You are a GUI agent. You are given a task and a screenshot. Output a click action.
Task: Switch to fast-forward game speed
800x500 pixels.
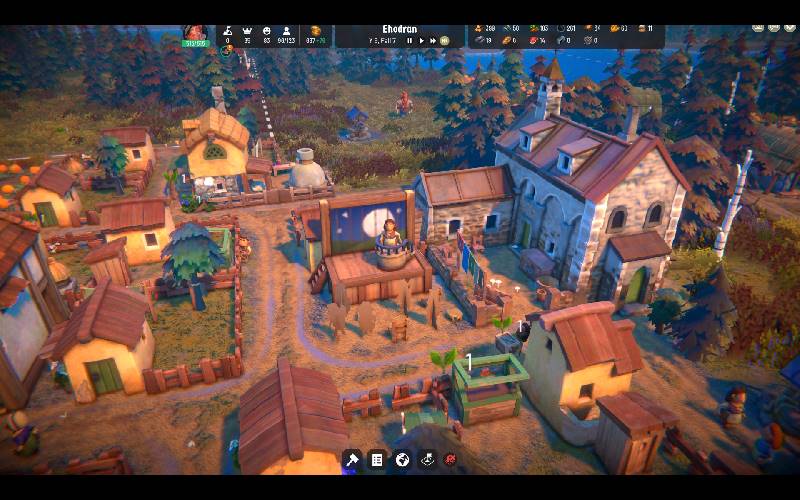pyautogui.click(x=433, y=41)
